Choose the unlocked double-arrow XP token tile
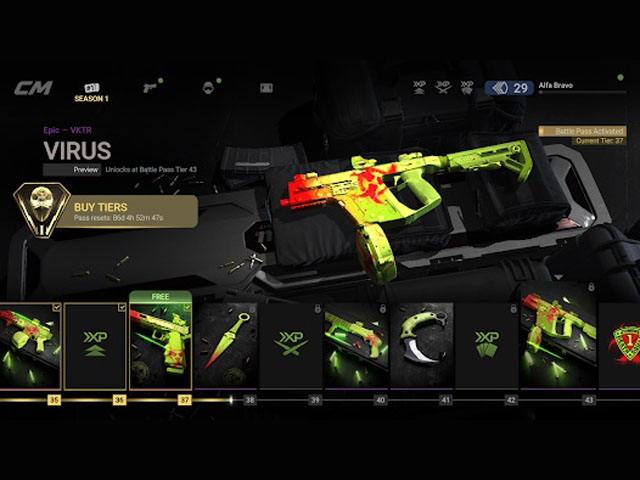640x480 pixels. 95,345
